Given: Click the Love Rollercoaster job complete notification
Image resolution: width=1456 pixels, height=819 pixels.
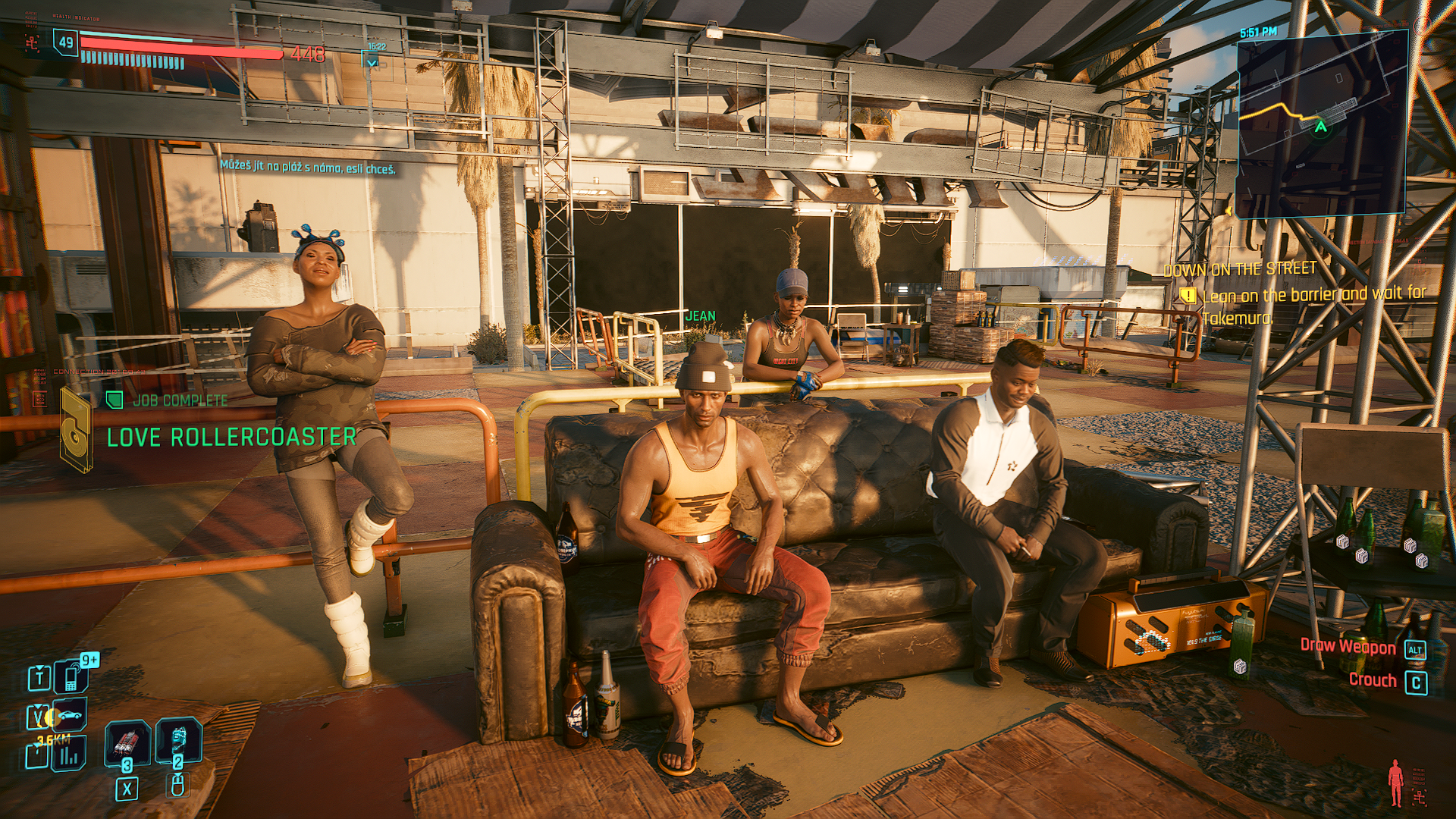Looking at the screenshot, I should (231, 437).
